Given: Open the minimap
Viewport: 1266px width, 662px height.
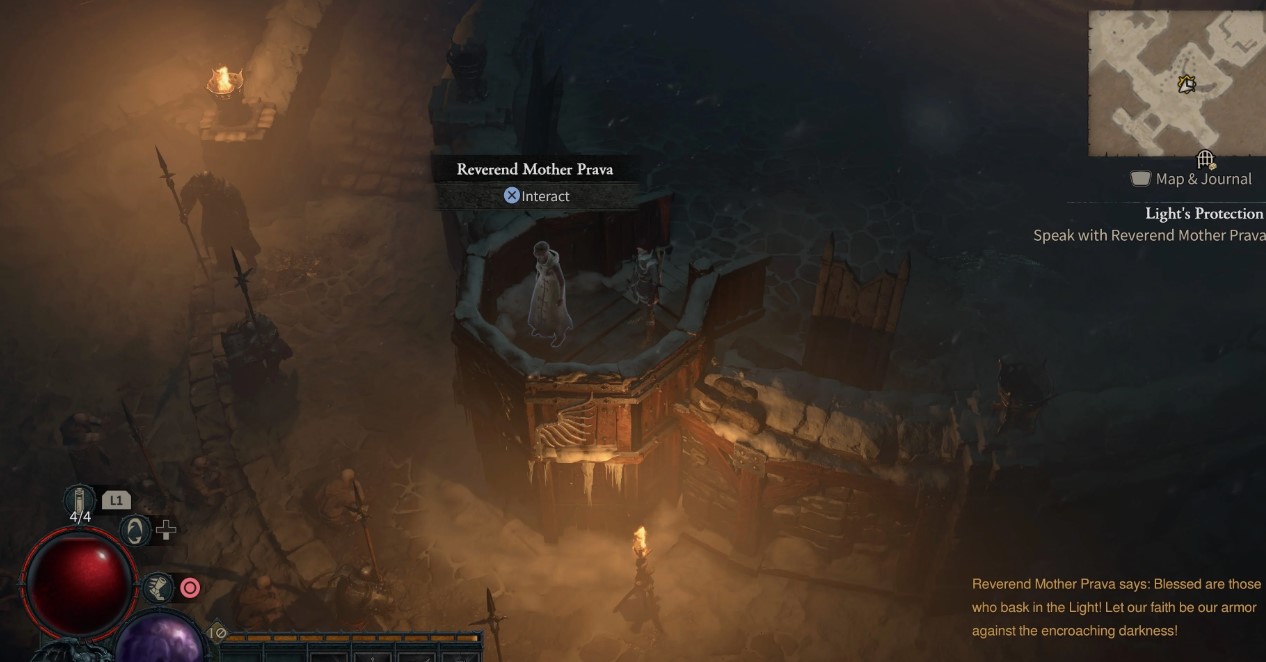Looking at the screenshot, I should tap(1176, 83).
